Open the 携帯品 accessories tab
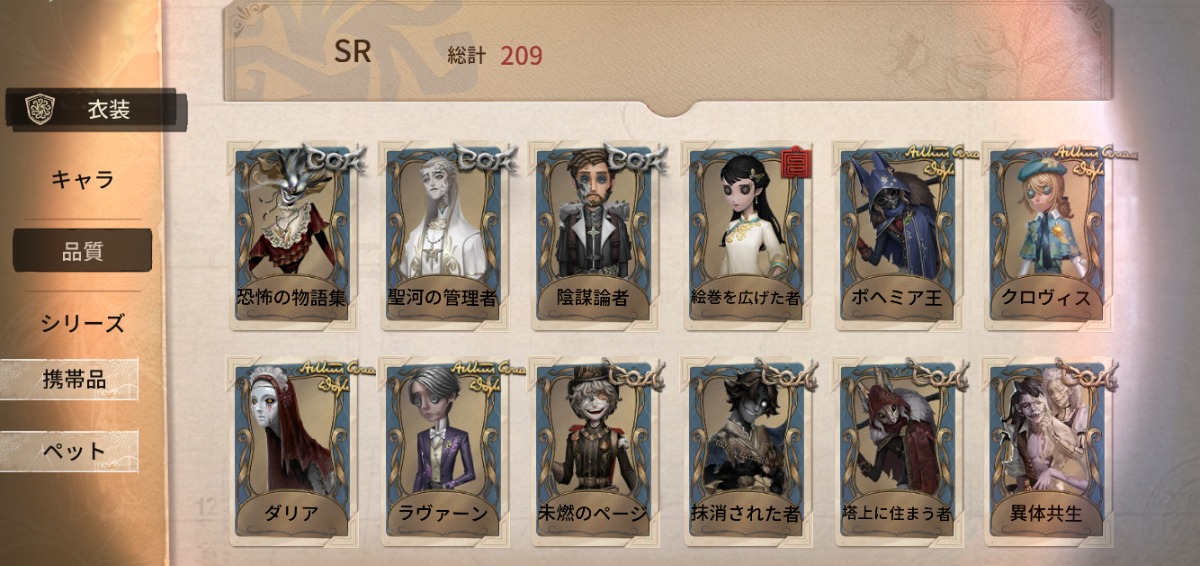Viewport: 1200px width, 566px height. [x=72, y=379]
